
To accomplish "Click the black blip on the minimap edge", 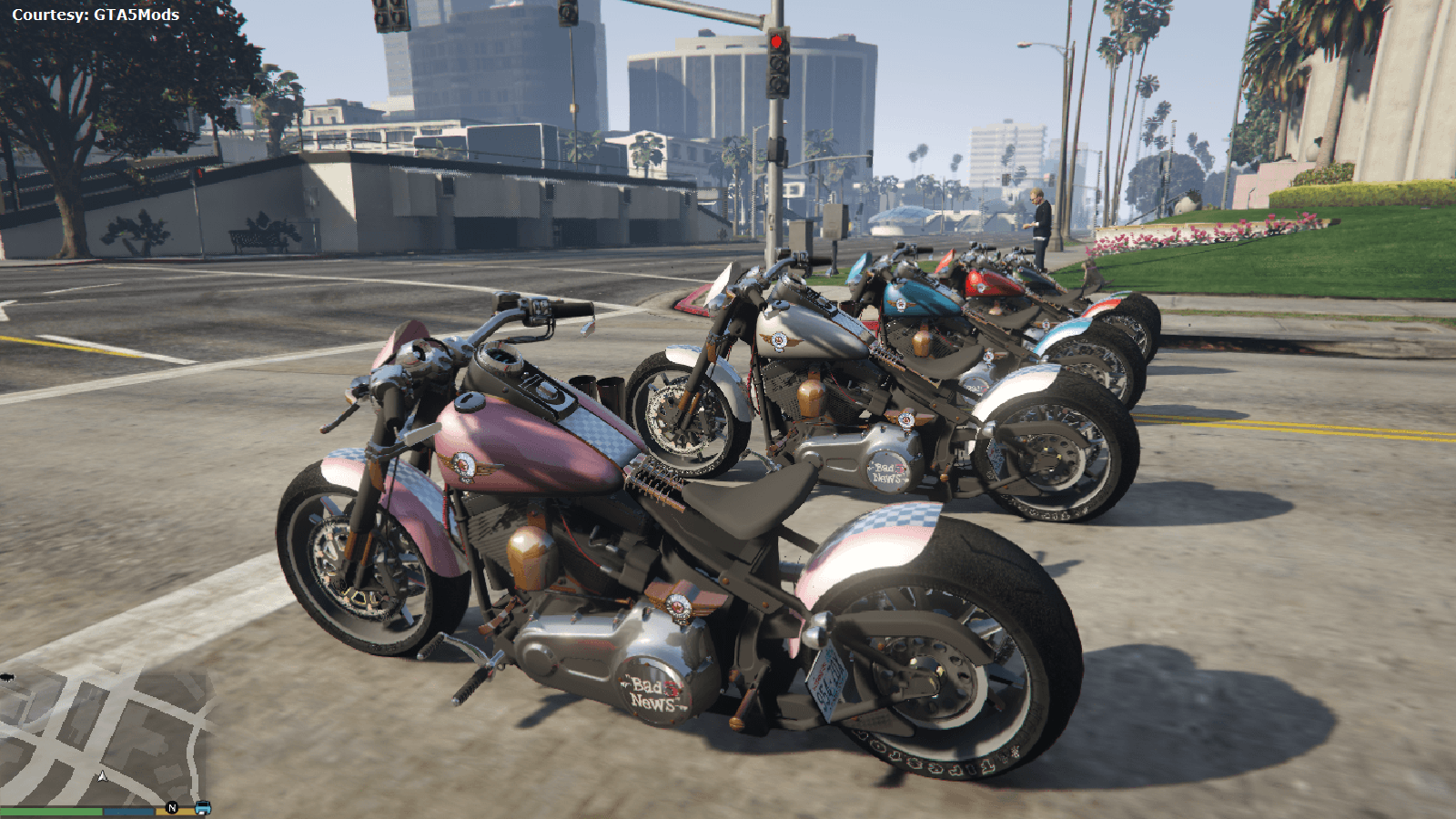I will pyautogui.click(x=7, y=677).
